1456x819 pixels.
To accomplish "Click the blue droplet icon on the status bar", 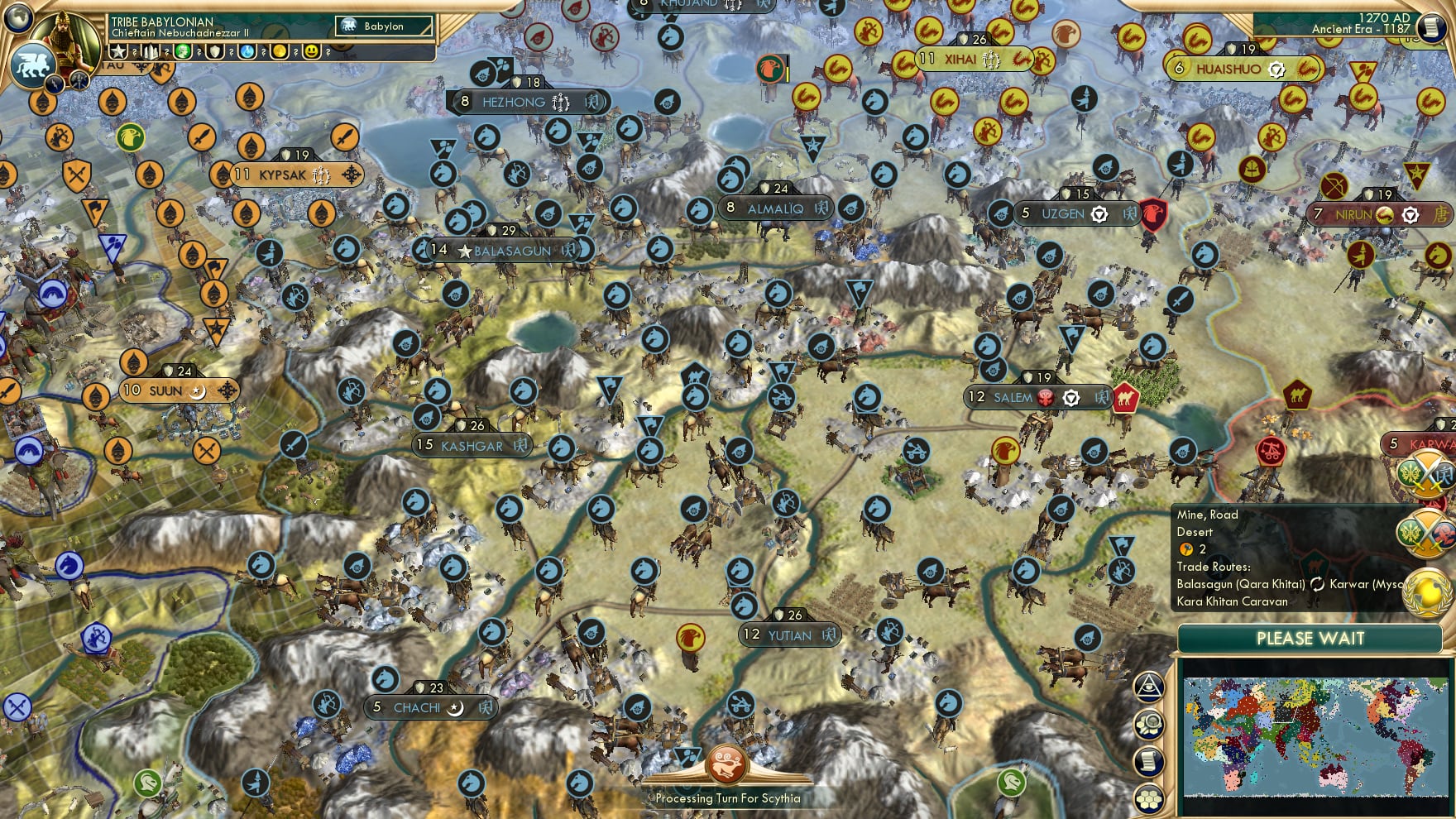I will pos(246,51).
